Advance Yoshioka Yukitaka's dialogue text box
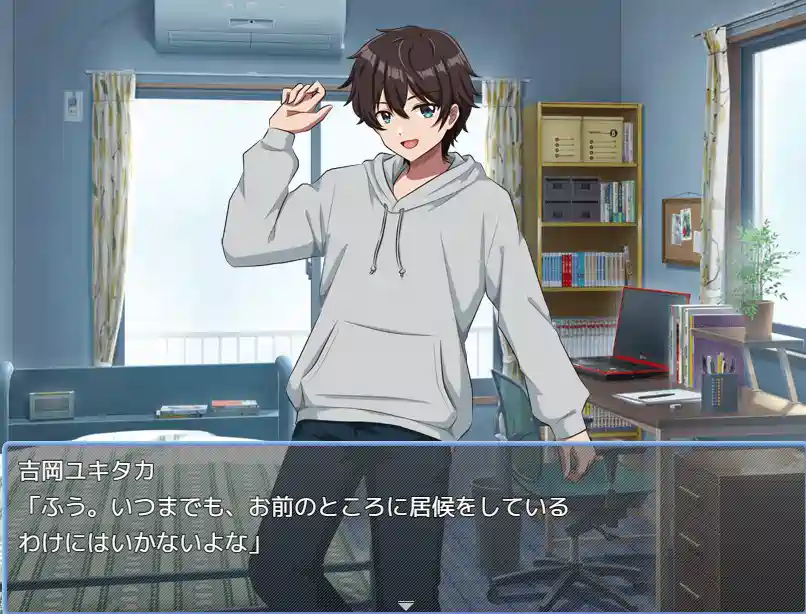The height and width of the screenshot is (614, 806). (x=403, y=524)
